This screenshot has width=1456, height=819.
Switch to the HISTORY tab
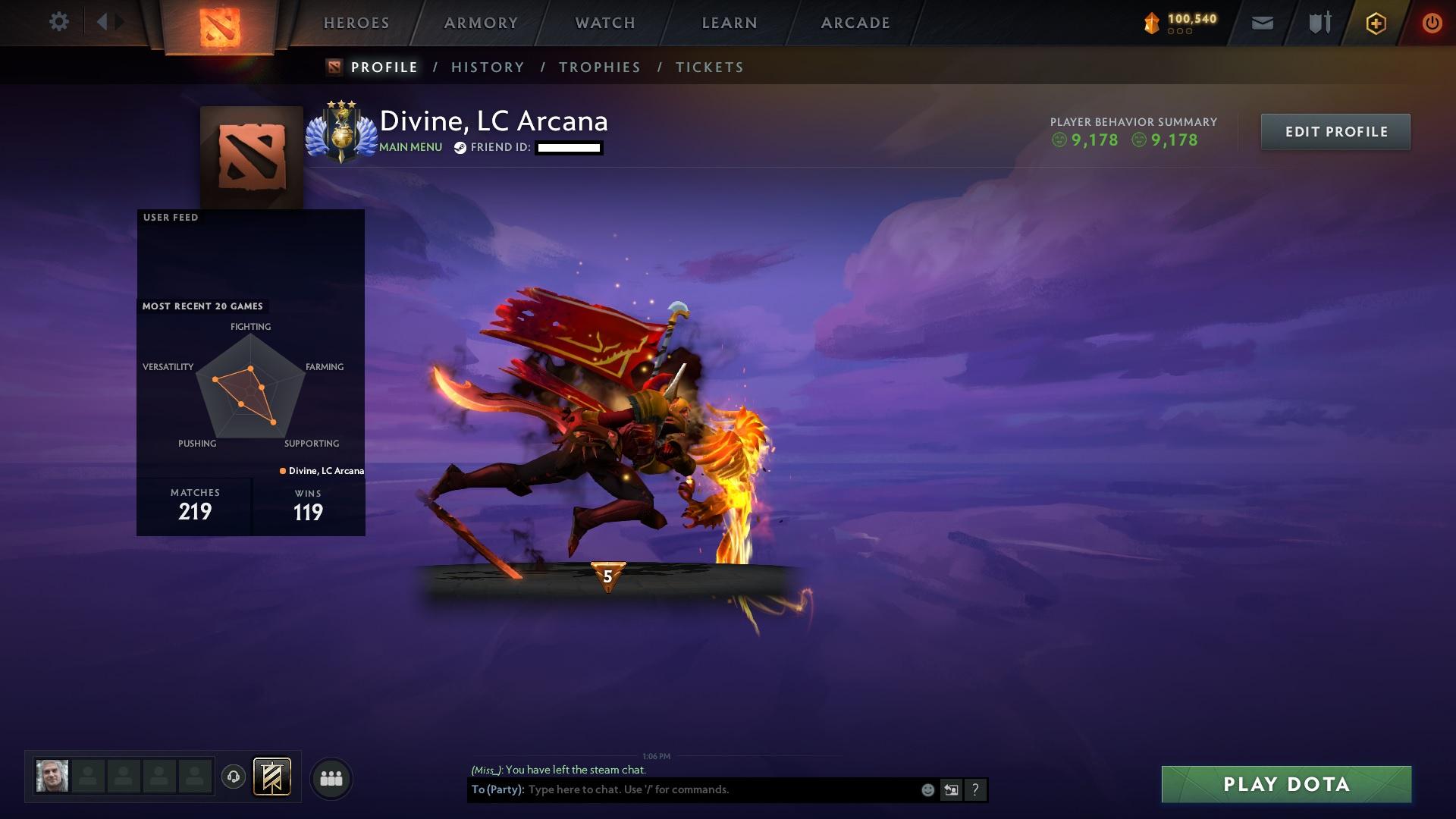[487, 67]
